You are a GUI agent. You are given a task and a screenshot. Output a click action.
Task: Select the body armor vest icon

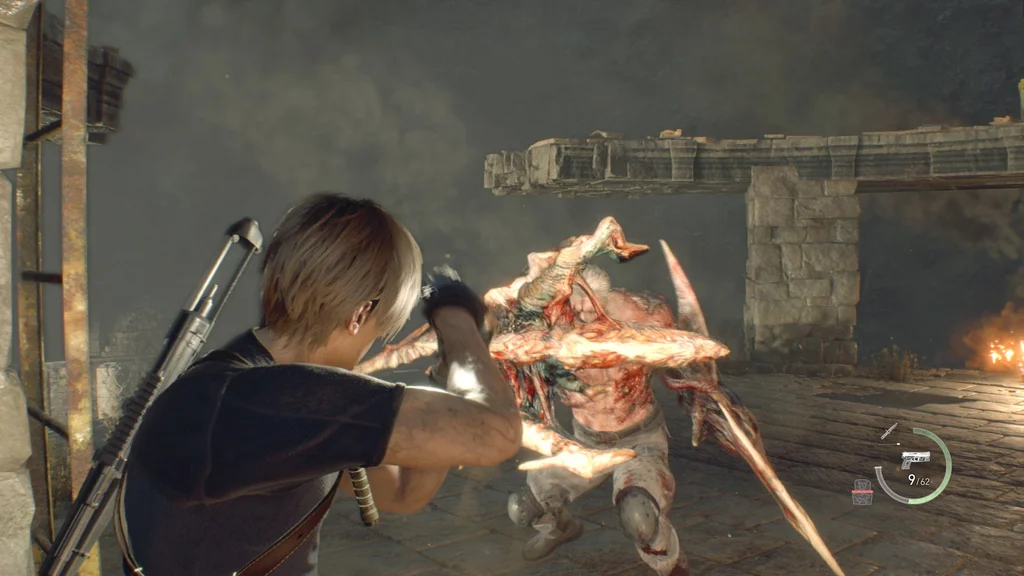(x=862, y=491)
